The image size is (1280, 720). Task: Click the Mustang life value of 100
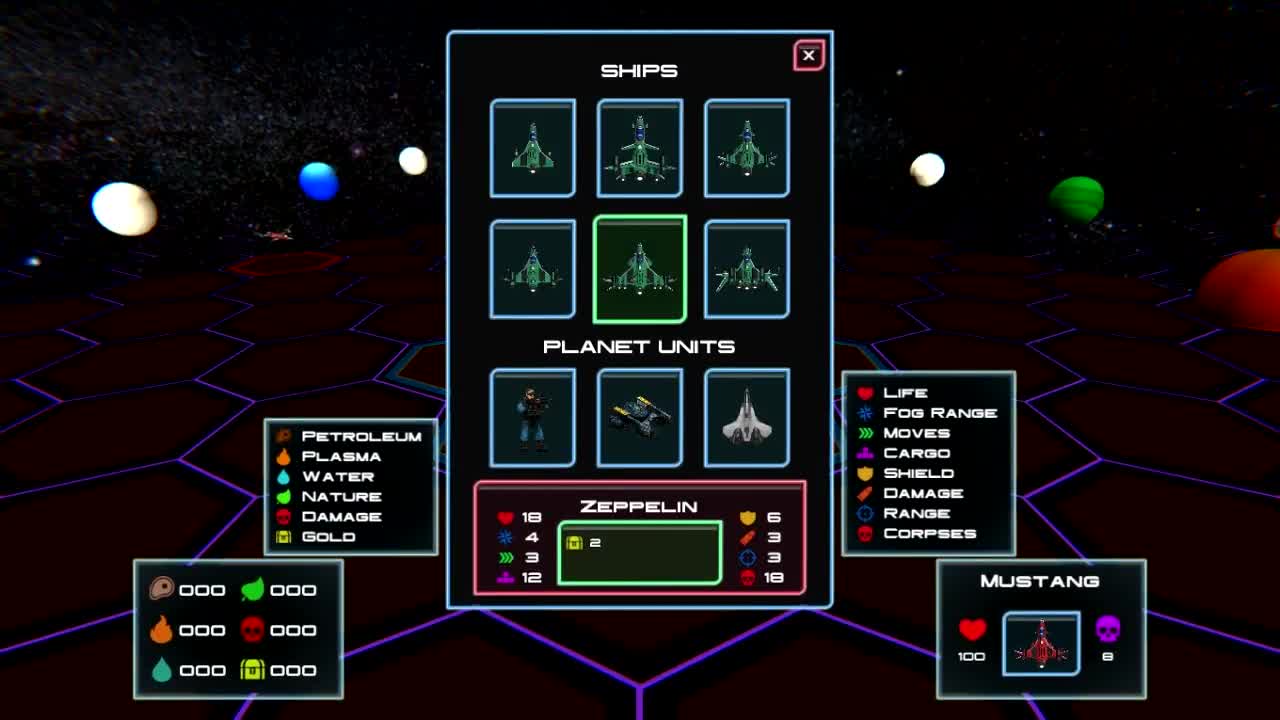tap(971, 656)
